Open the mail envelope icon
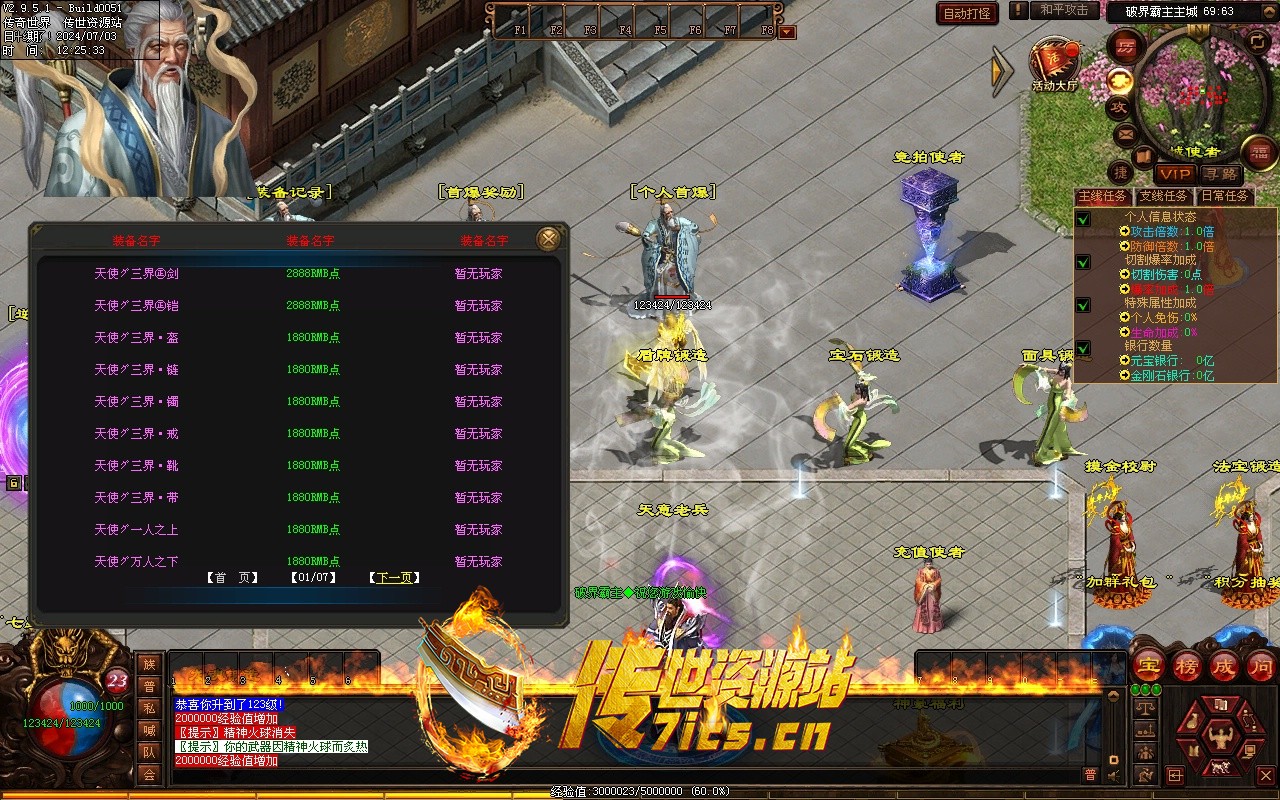The width and height of the screenshot is (1280, 800). pyautogui.click(x=1125, y=134)
